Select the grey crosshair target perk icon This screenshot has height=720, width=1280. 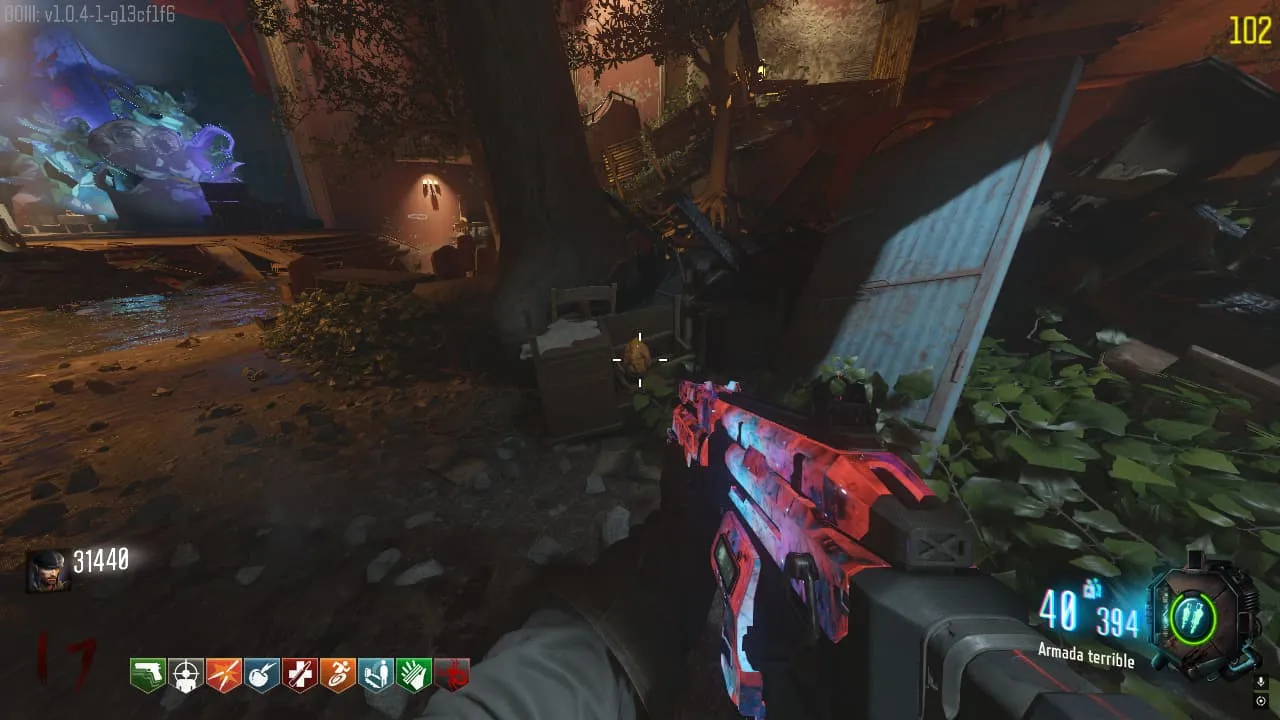(x=186, y=675)
